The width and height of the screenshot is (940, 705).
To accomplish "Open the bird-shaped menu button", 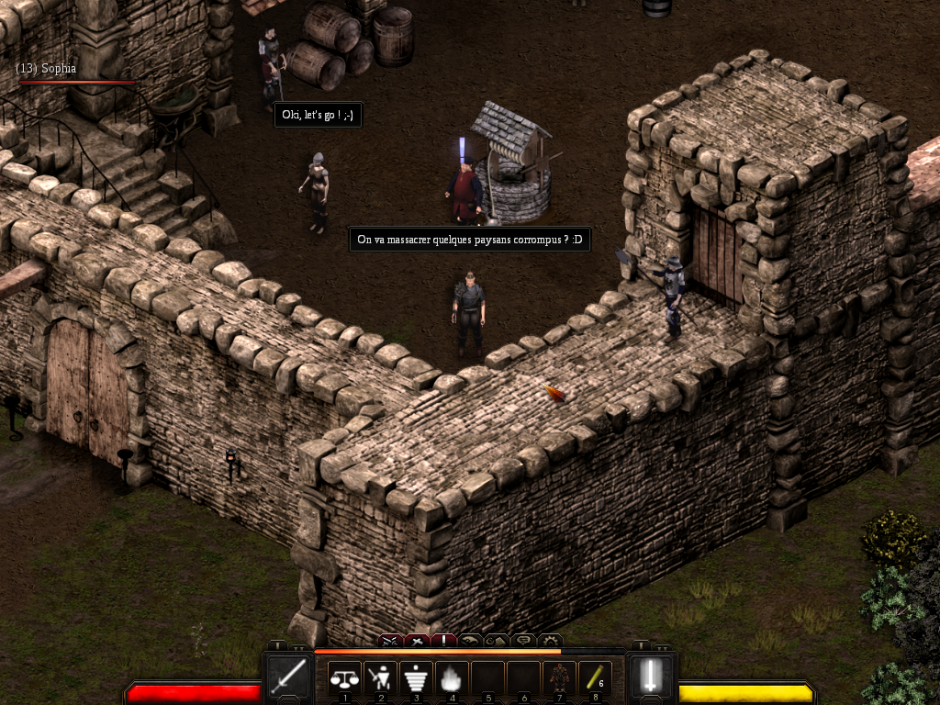I will [x=470, y=640].
